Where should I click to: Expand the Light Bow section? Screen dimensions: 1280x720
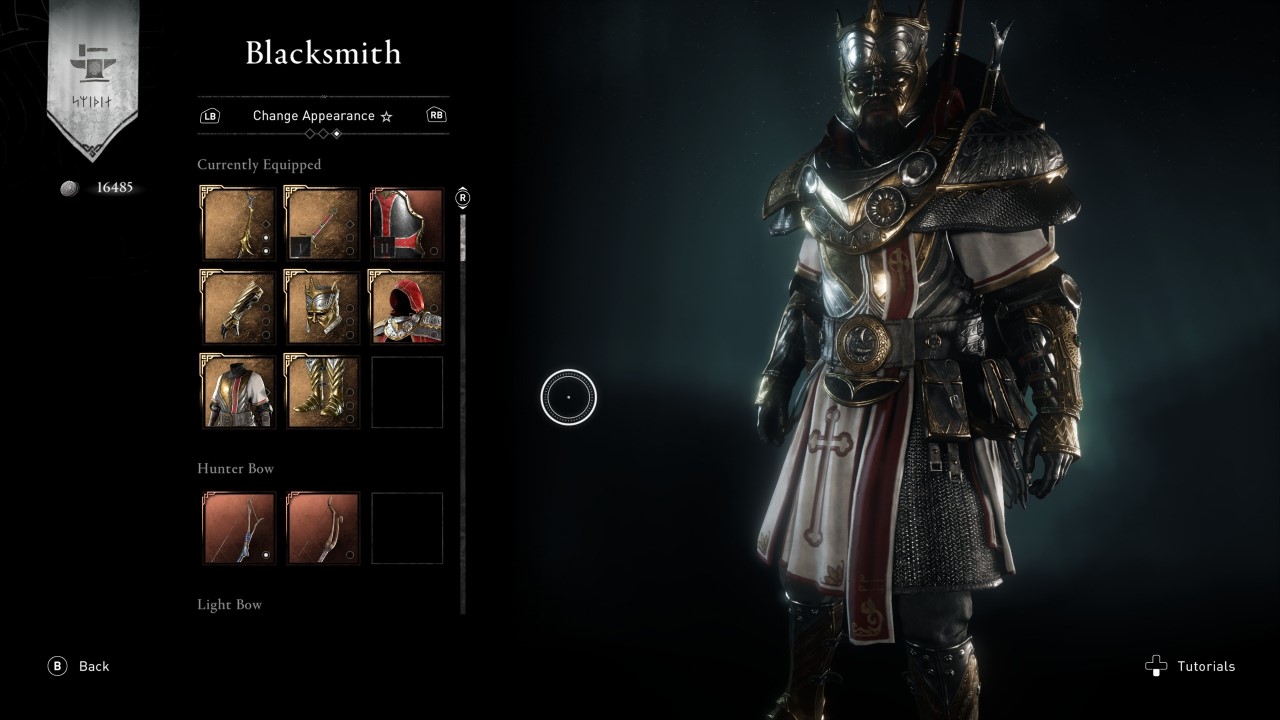(x=230, y=604)
